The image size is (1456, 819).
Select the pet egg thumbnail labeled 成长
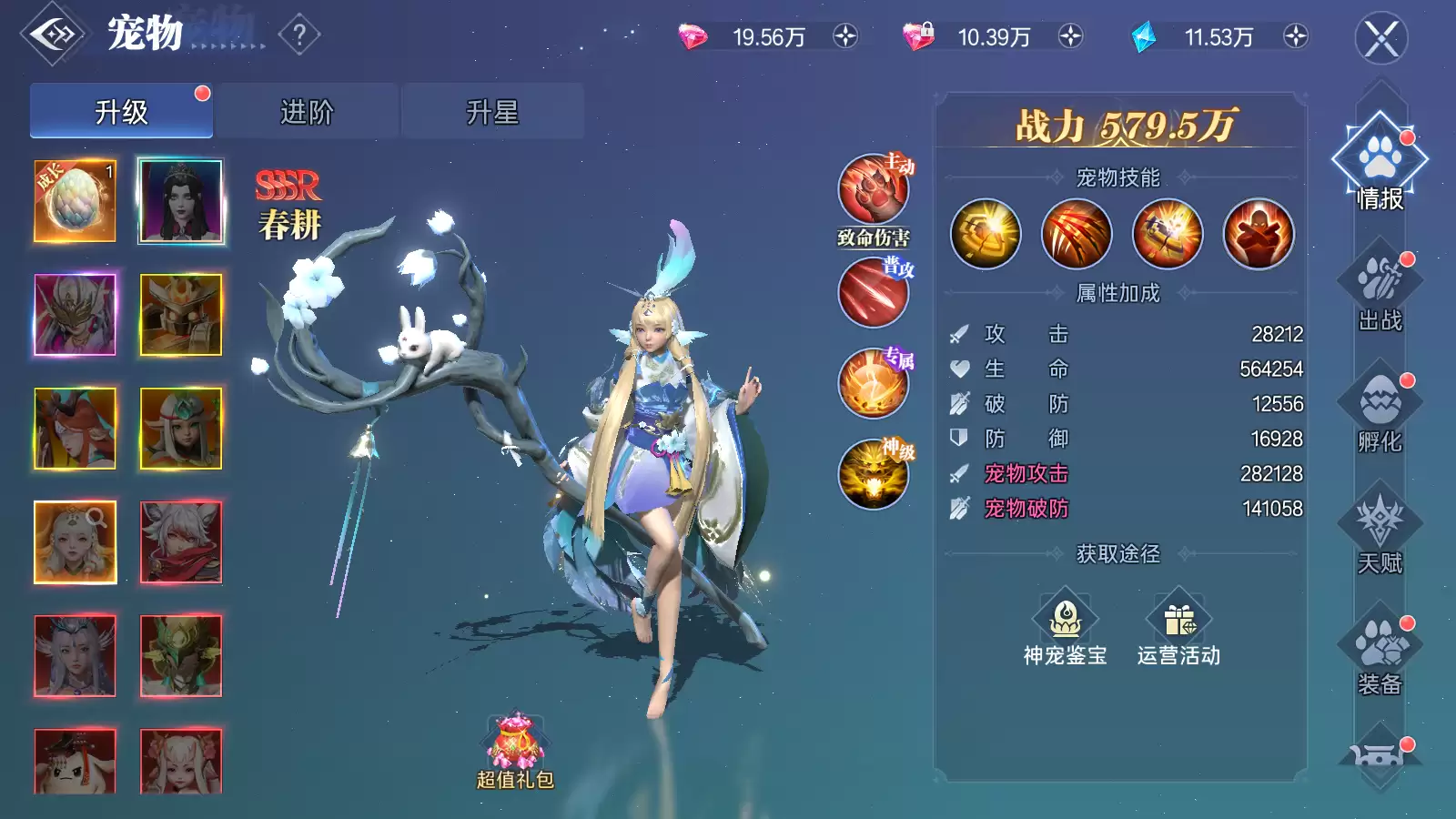(x=73, y=200)
